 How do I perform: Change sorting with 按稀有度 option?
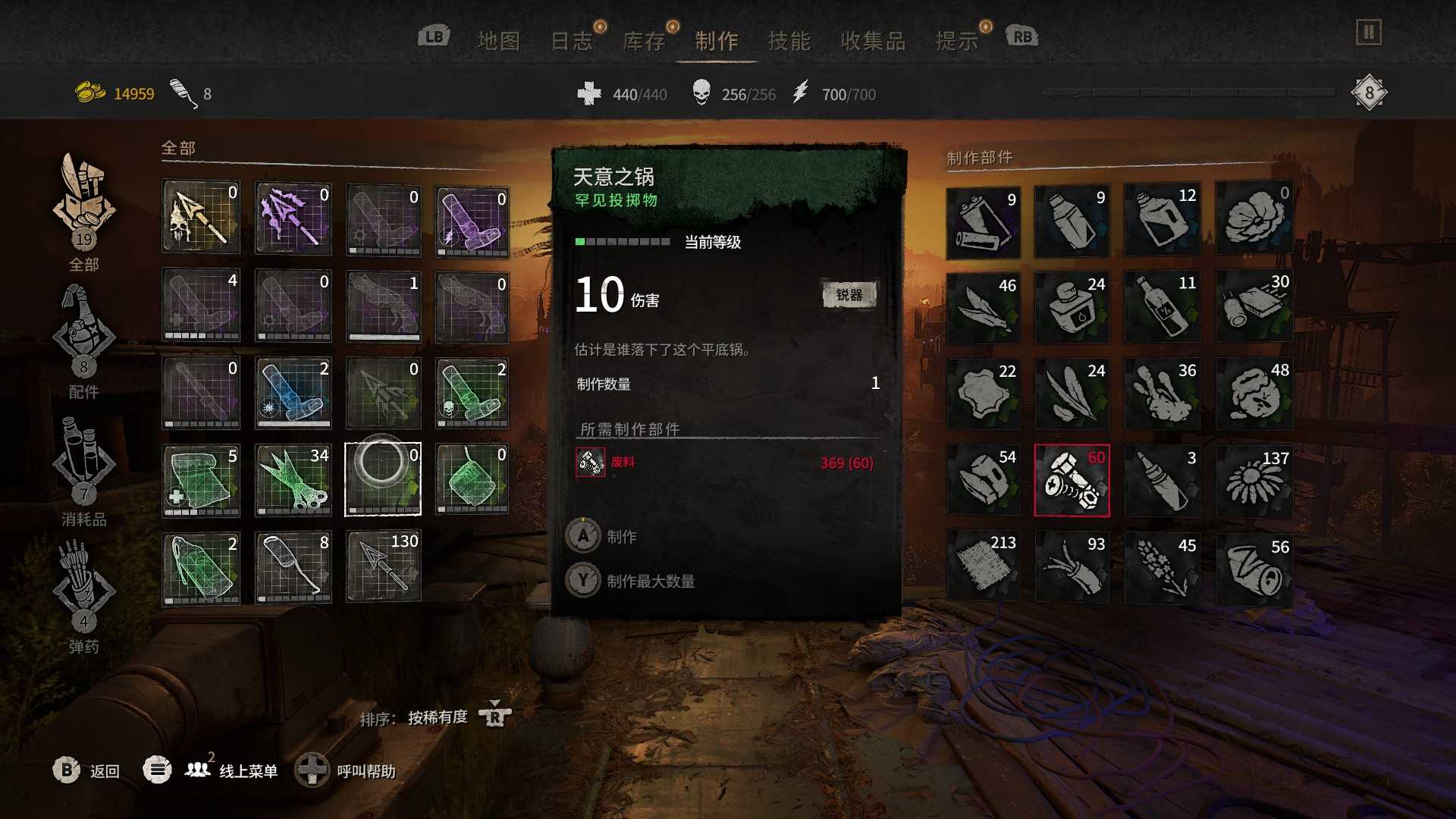(438, 717)
